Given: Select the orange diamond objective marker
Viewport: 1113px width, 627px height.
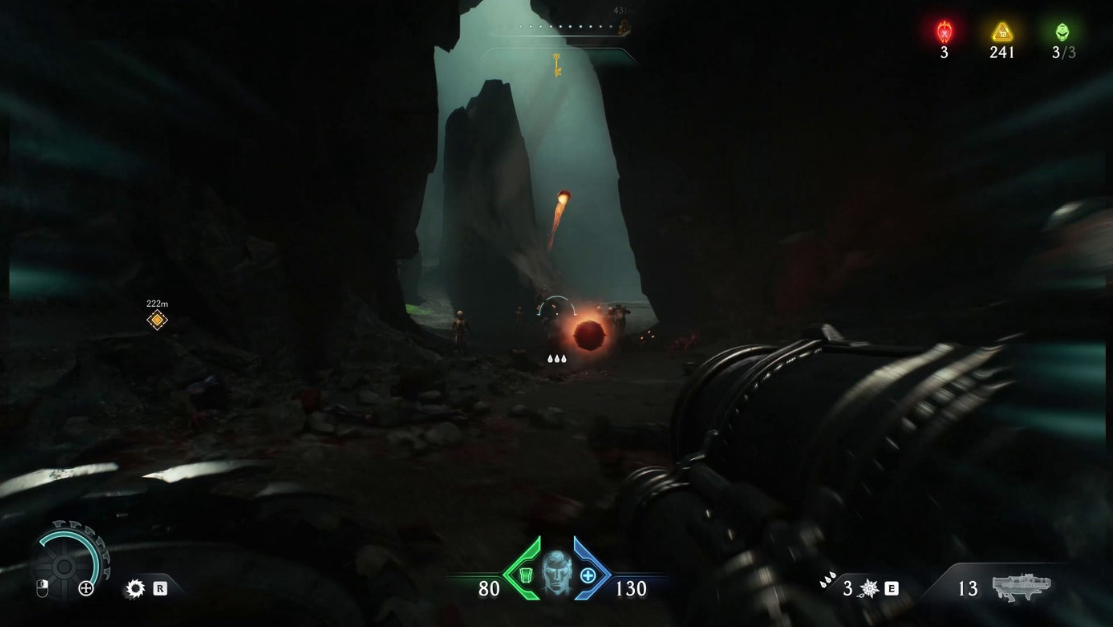Looking at the screenshot, I should pos(157,320).
